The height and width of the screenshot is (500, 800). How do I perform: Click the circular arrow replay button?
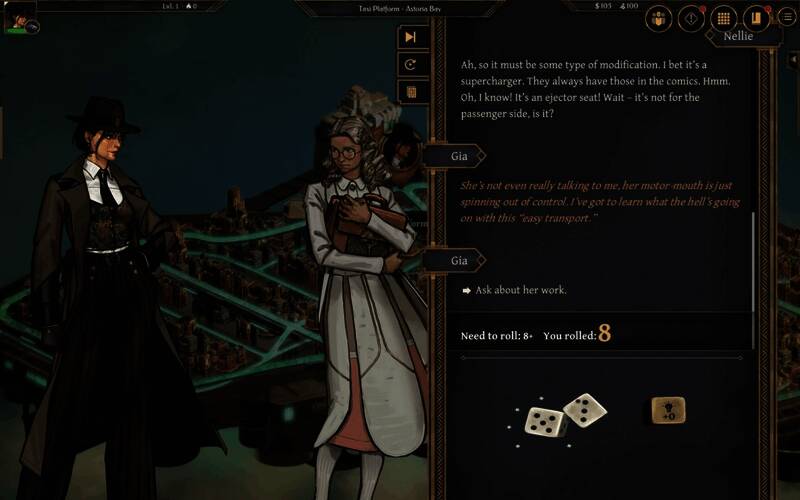(410, 64)
